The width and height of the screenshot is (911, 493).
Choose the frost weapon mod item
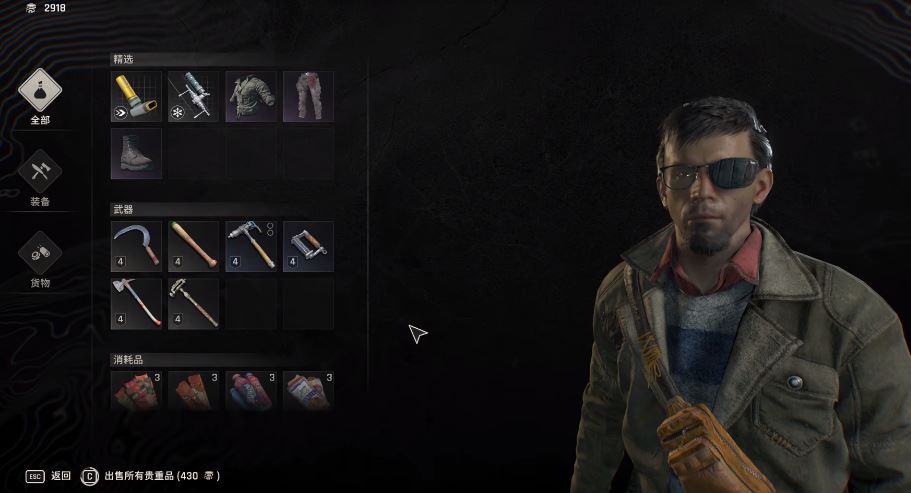click(x=193, y=97)
